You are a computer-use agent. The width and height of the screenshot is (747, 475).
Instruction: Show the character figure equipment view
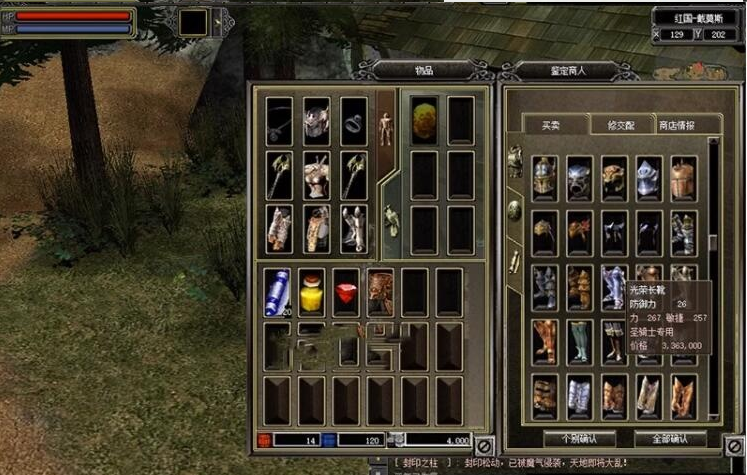click(385, 127)
